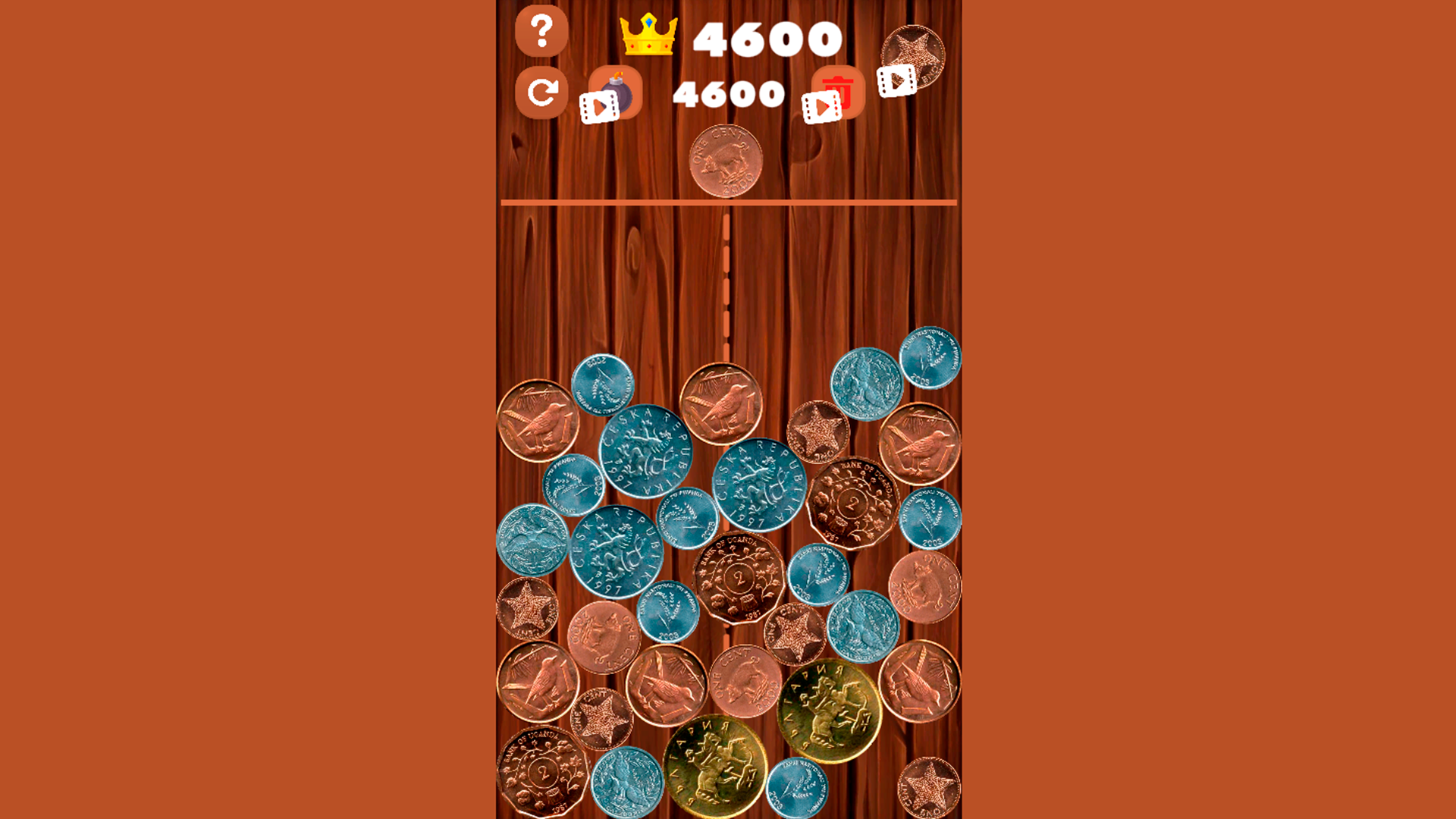This screenshot has width=1456, height=819.
Task: Click the dashed drop guide line
Action: pyautogui.click(x=726, y=281)
